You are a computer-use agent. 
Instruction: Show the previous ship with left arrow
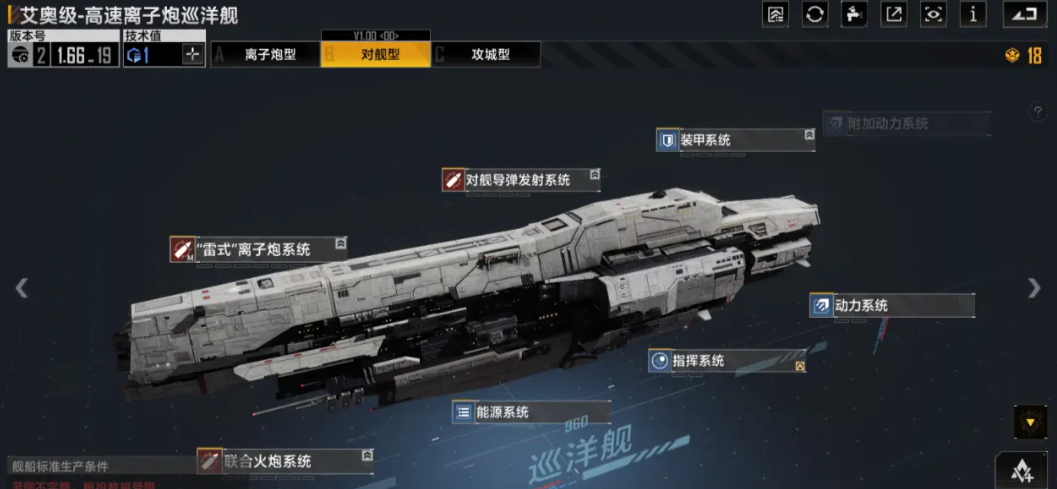pos(21,288)
